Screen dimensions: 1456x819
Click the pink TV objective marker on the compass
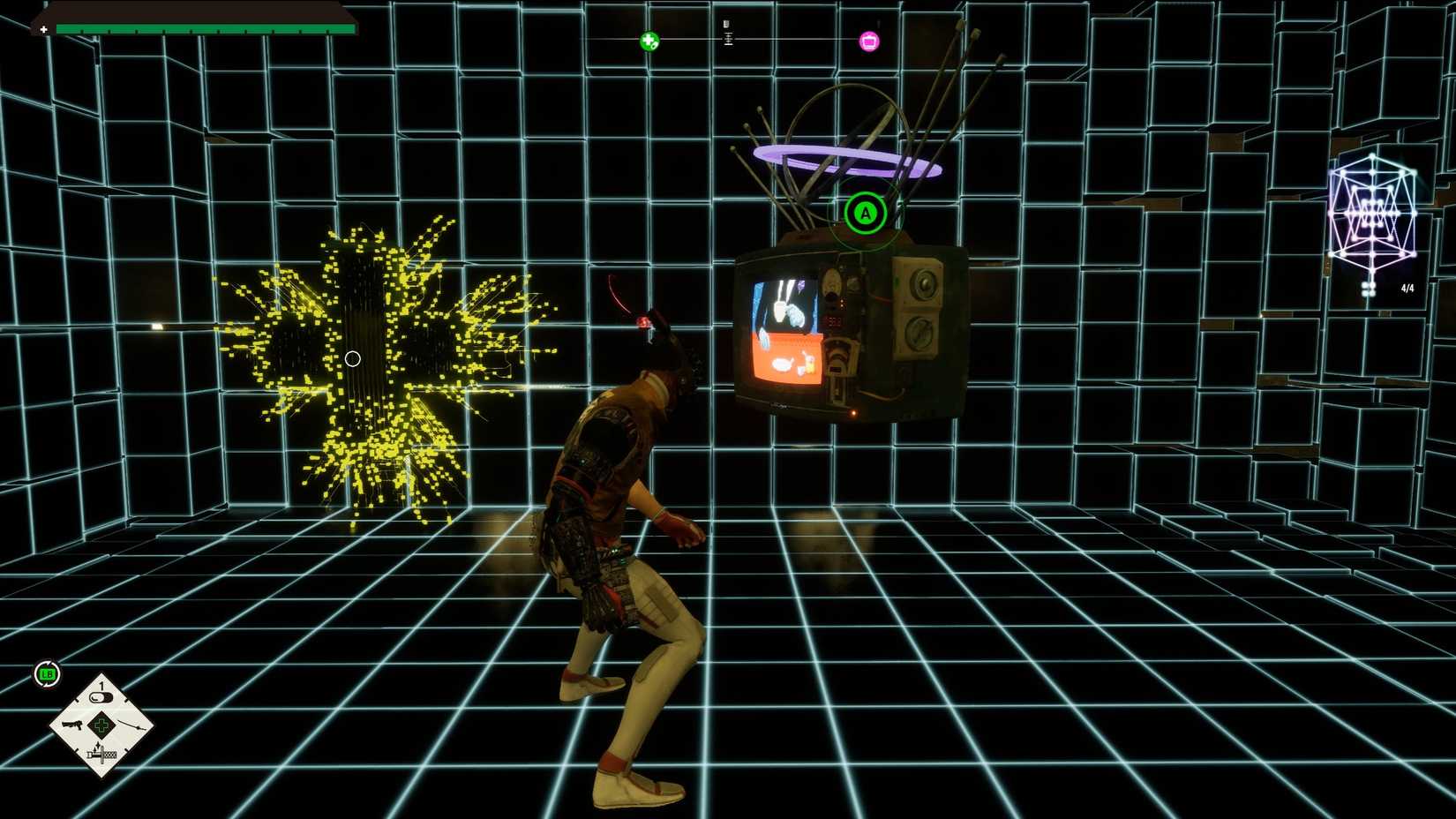(x=868, y=41)
